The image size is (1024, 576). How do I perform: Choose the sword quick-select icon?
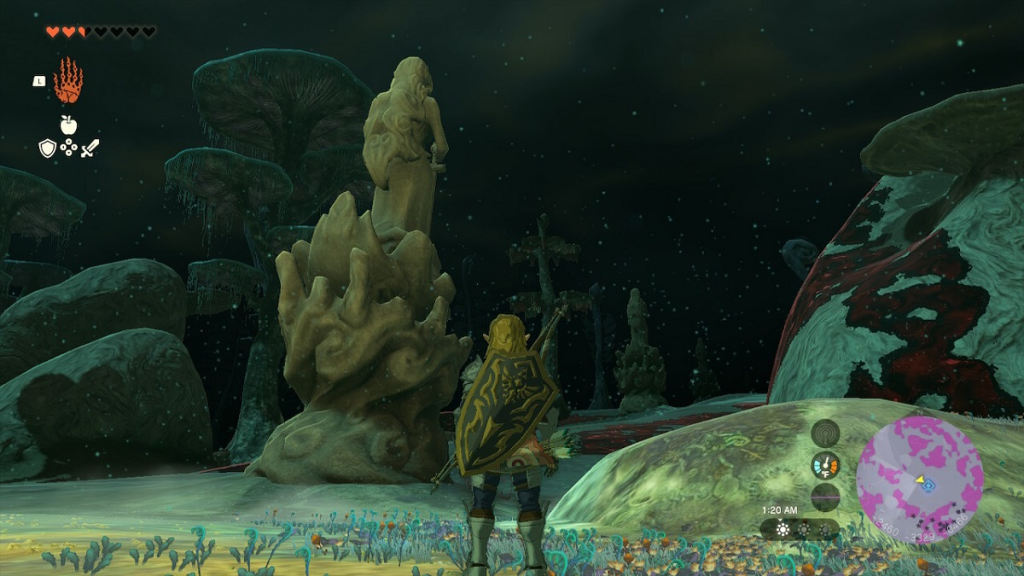pos(90,148)
